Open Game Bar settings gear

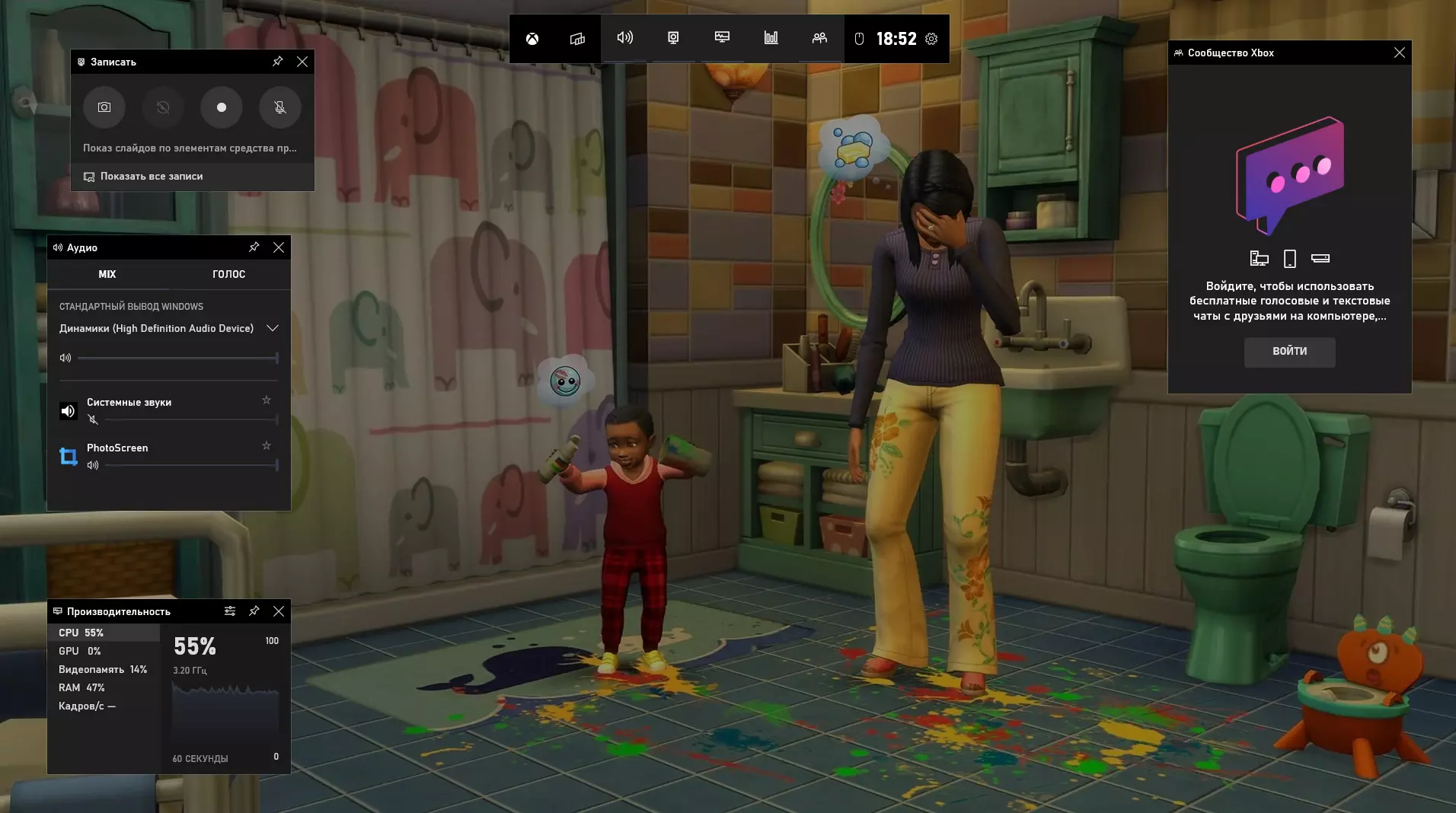pyautogui.click(x=931, y=39)
